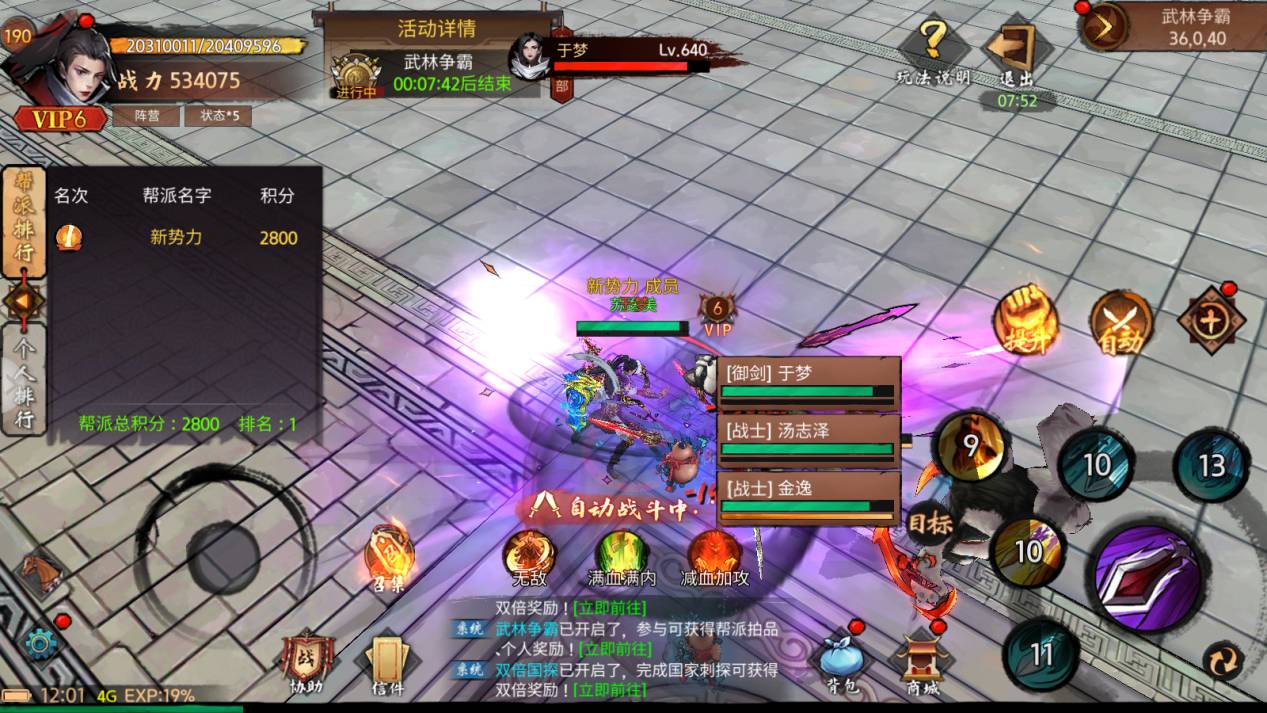1267x713 pixels.
Task: Activate the 满血满内 restore buff
Action: click(x=622, y=555)
